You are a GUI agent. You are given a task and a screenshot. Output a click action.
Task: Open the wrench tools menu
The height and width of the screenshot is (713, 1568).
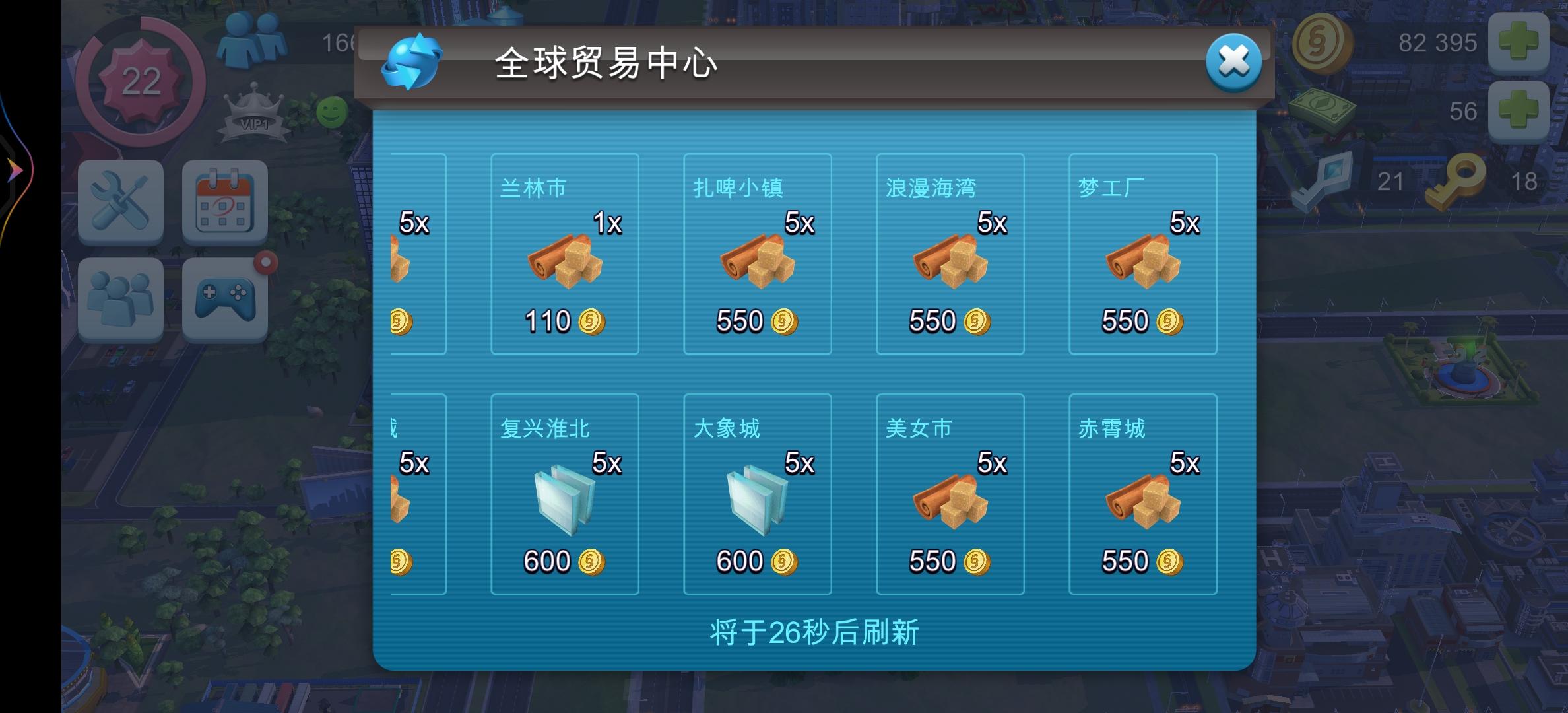pos(121,203)
